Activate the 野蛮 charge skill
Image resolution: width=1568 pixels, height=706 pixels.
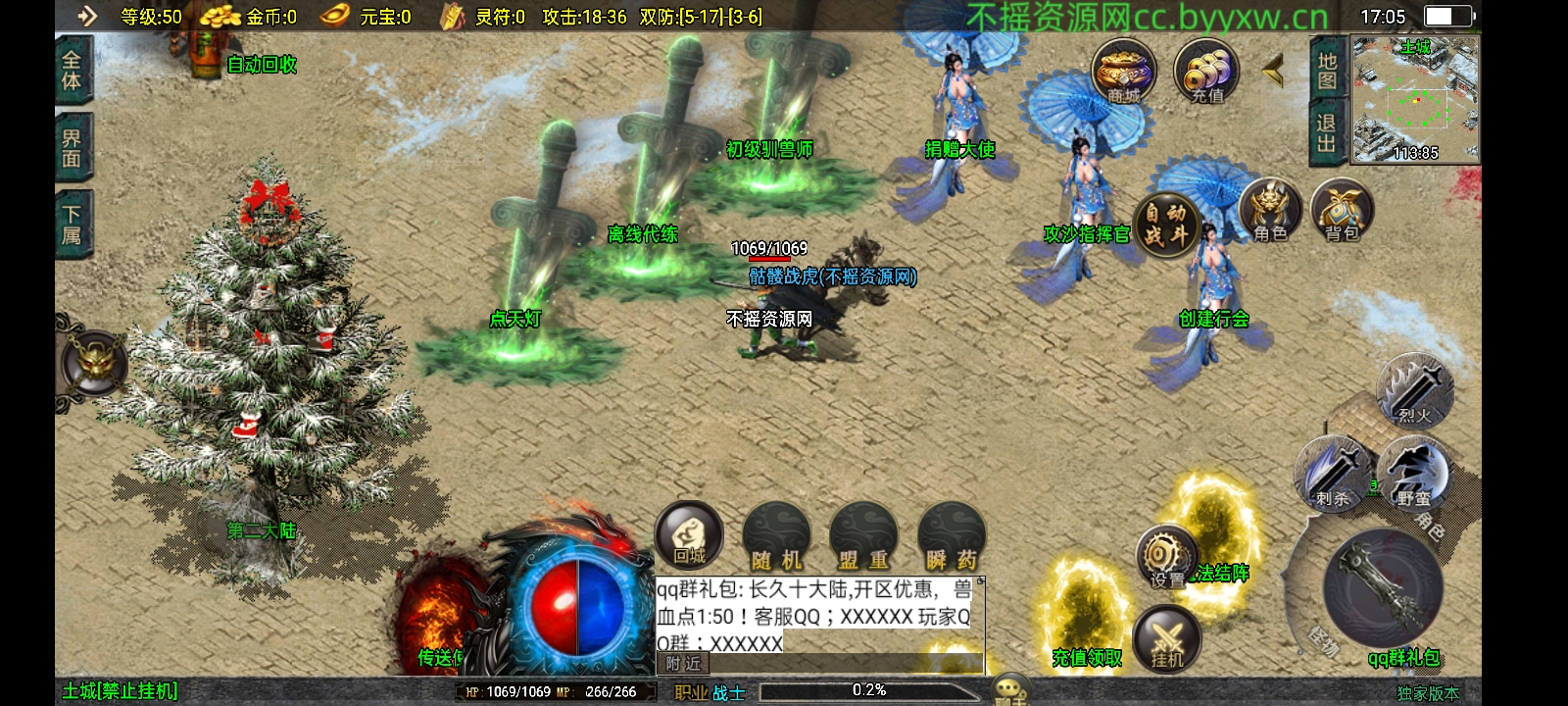pos(1412,475)
